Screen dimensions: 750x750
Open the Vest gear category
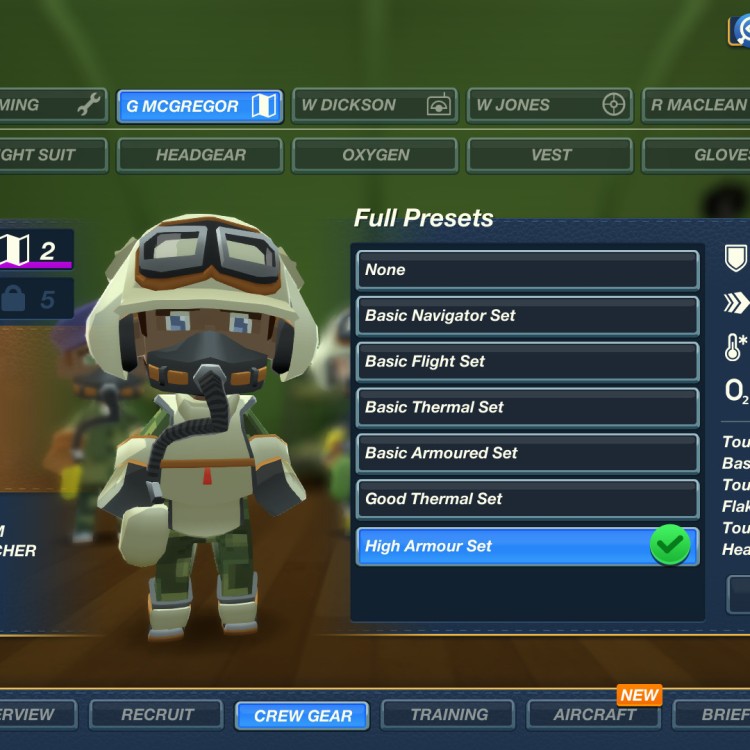pyautogui.click(x=549, y=155)
